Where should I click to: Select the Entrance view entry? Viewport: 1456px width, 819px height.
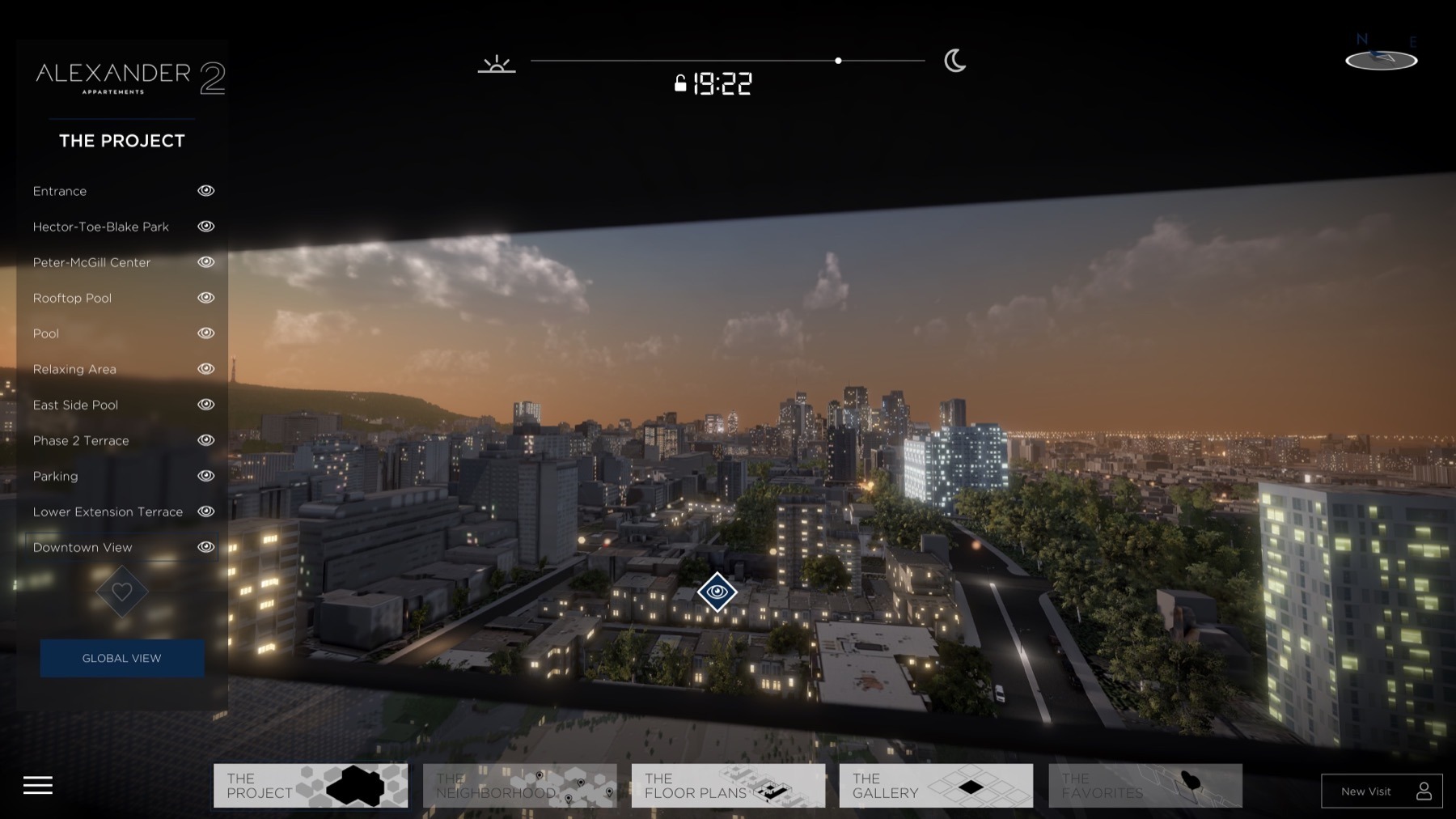pyautogui.click(x=60, y=191)
